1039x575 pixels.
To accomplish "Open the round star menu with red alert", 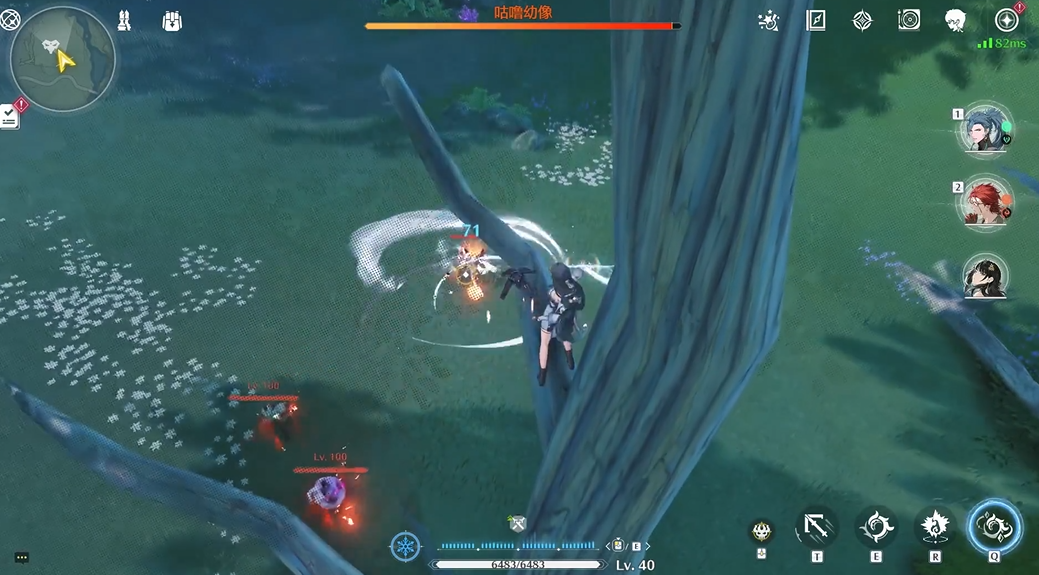I will [1006, 21].
